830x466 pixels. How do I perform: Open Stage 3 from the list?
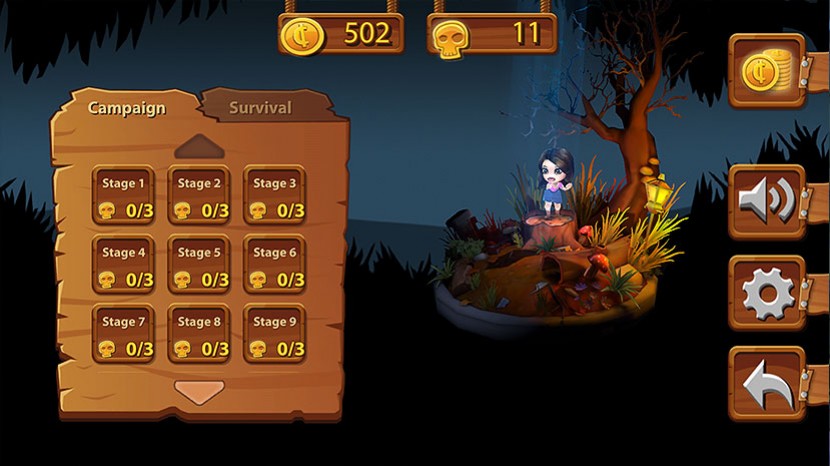coord(274,195)
